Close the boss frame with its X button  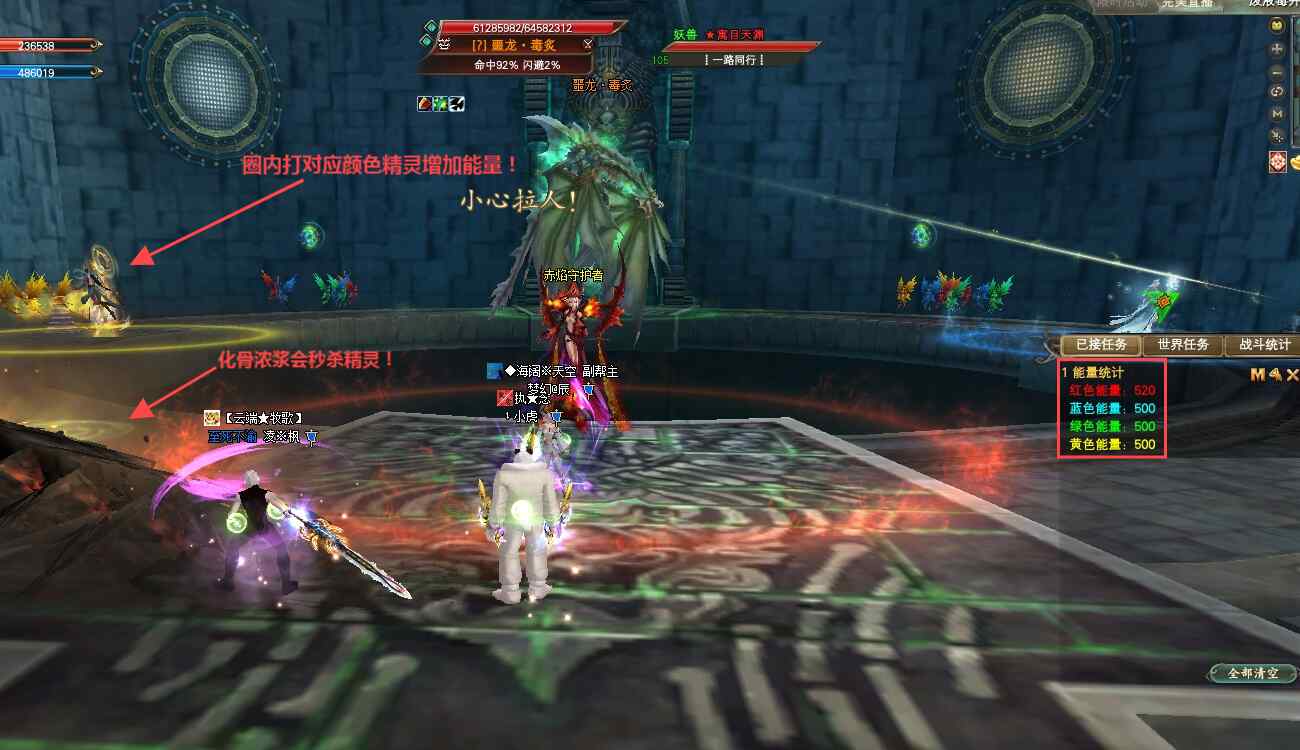click(587, 44)
